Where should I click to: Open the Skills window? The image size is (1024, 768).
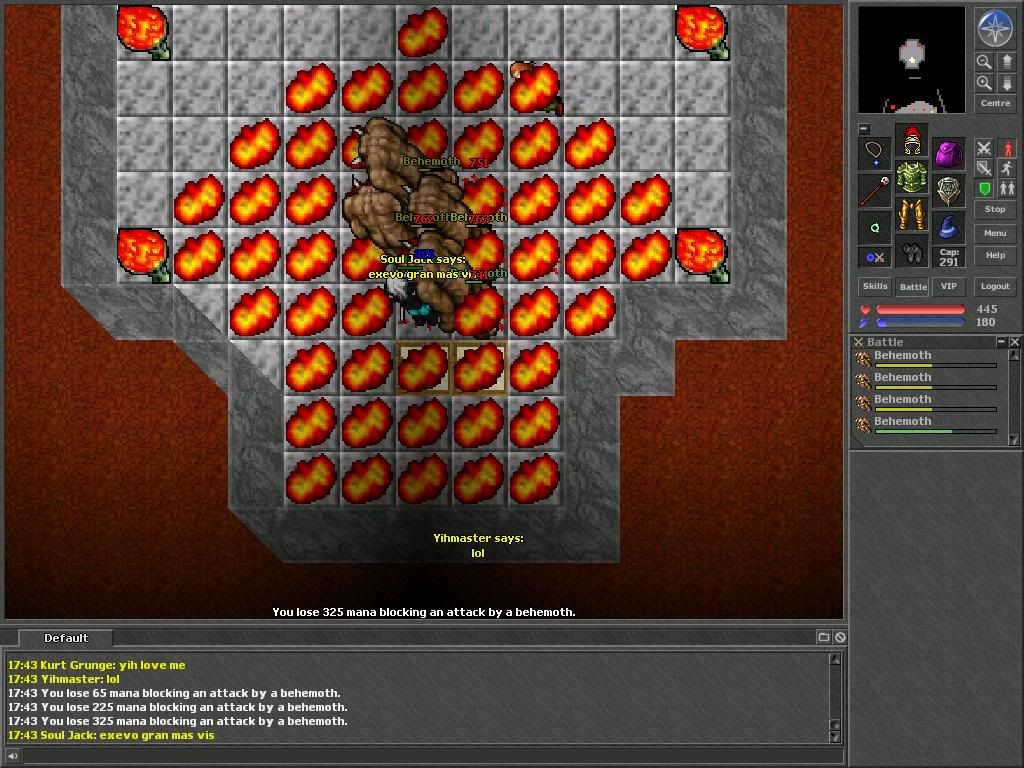(x=875, y=286)
